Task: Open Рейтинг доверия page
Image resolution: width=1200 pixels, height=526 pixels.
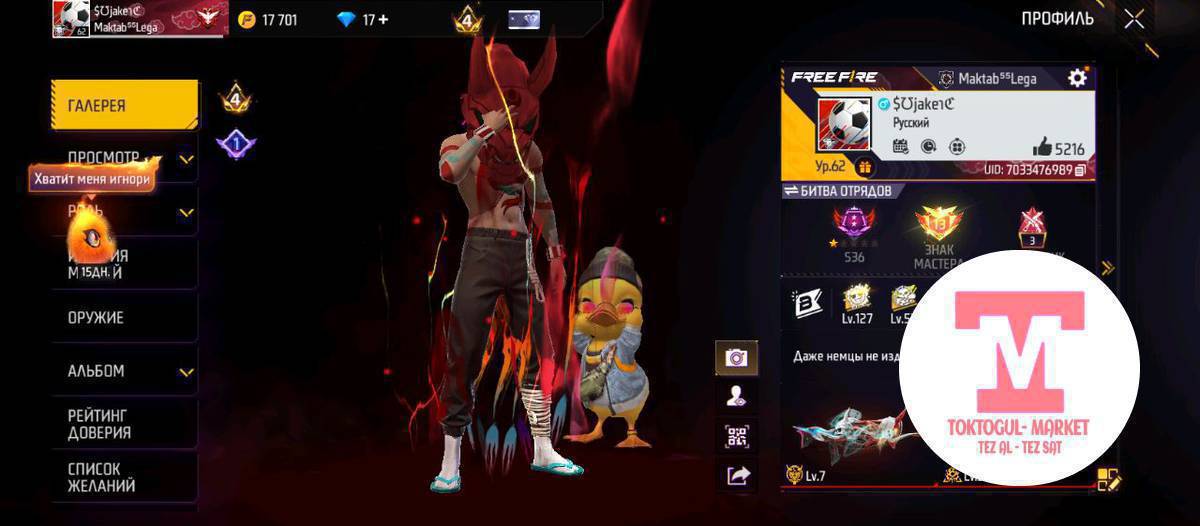Action: coord(123,424)
